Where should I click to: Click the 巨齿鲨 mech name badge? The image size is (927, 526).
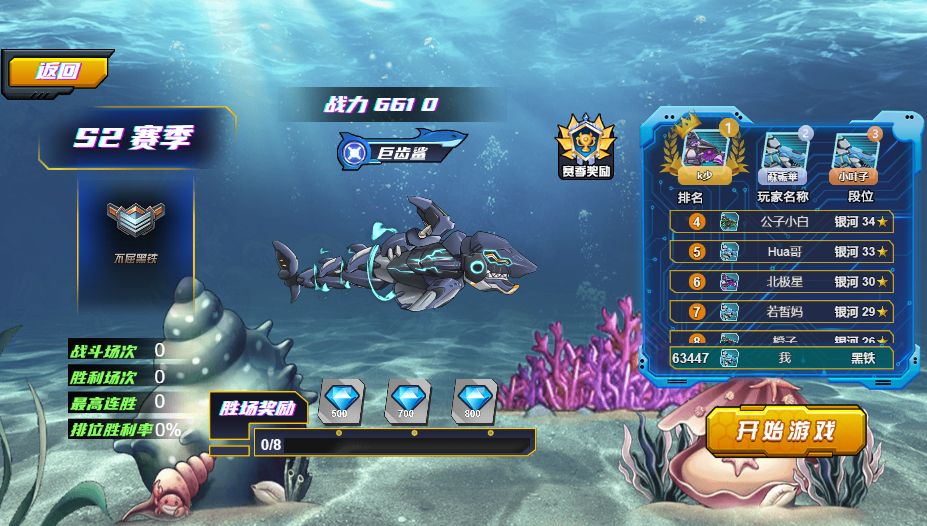pos(402,152)
